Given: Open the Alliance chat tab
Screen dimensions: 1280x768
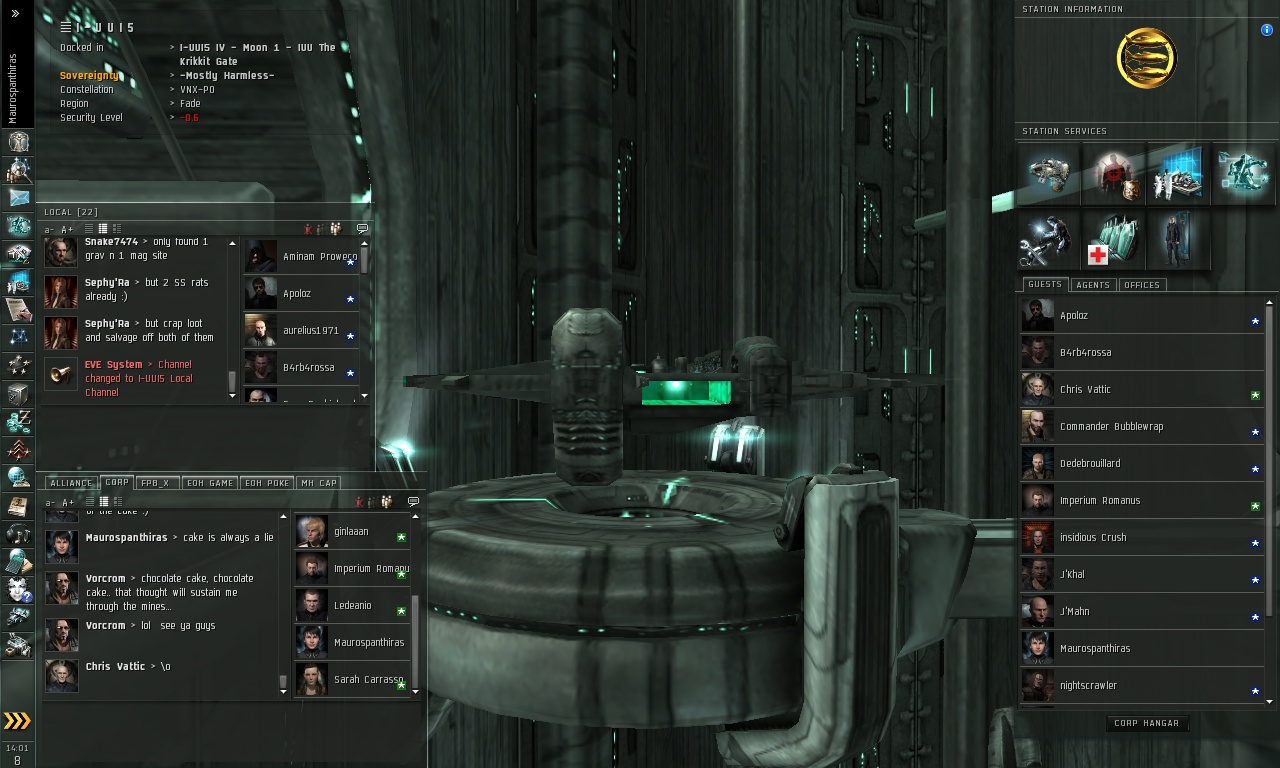Looking at the screenshot, I should click(71, 483).
